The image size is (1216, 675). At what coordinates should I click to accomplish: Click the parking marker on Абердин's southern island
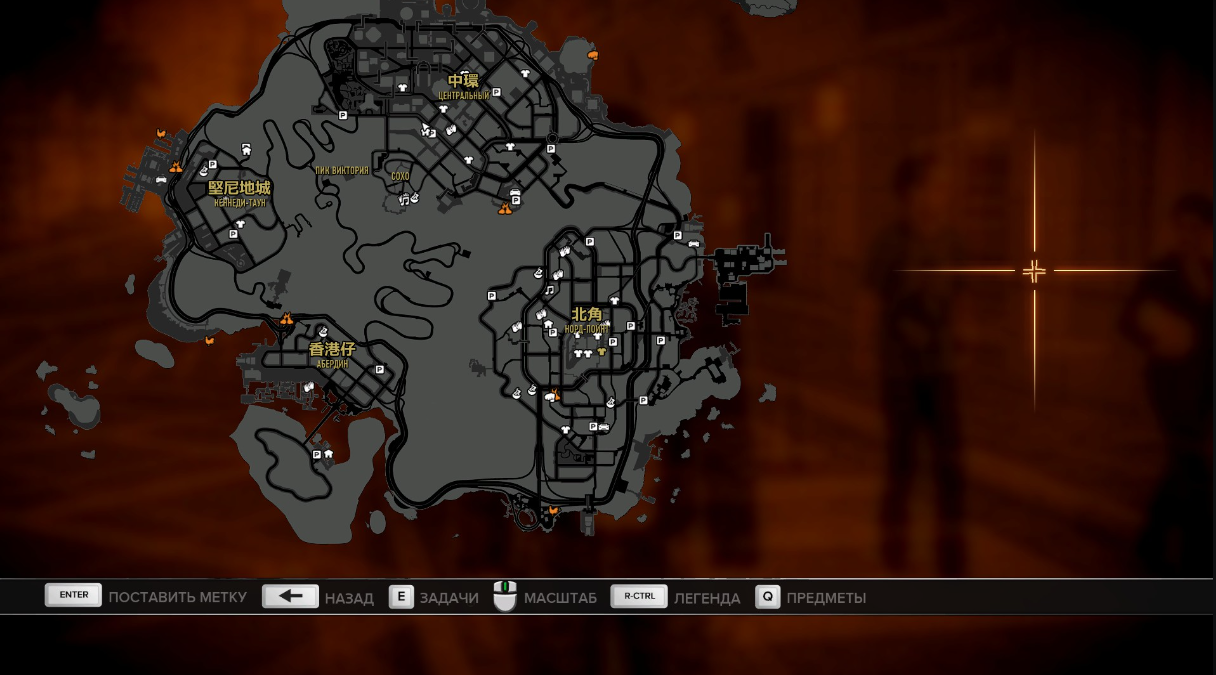[317, 455]
